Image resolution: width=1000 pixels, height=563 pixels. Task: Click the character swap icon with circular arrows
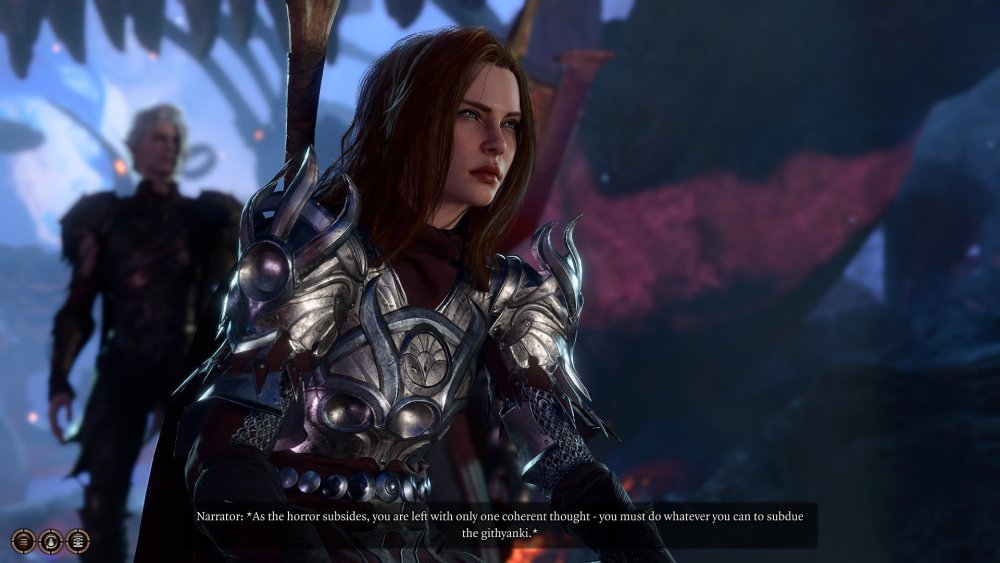click(51, 541)
